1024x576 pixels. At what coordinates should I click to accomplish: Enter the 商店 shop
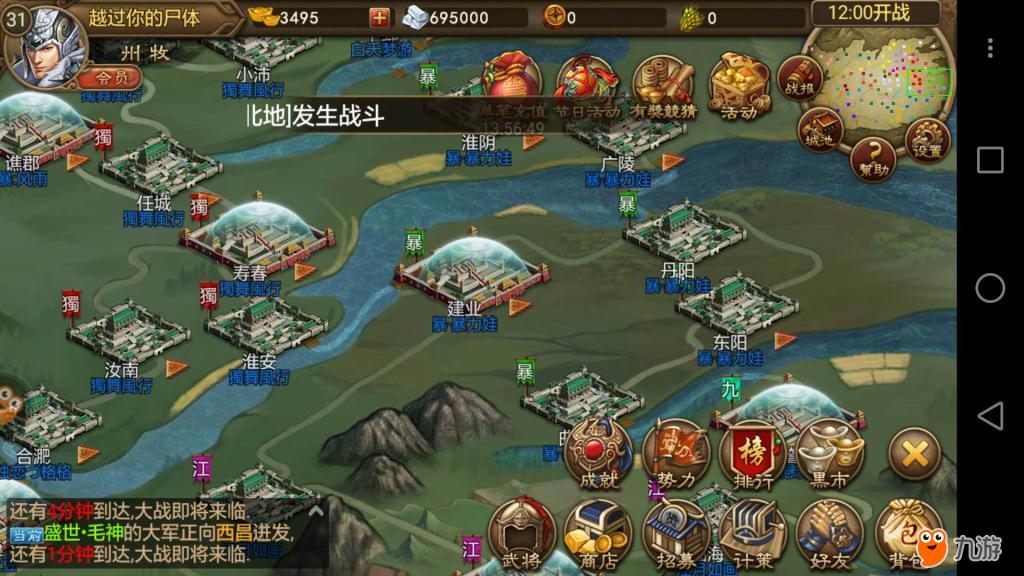[x=597, y=532]
